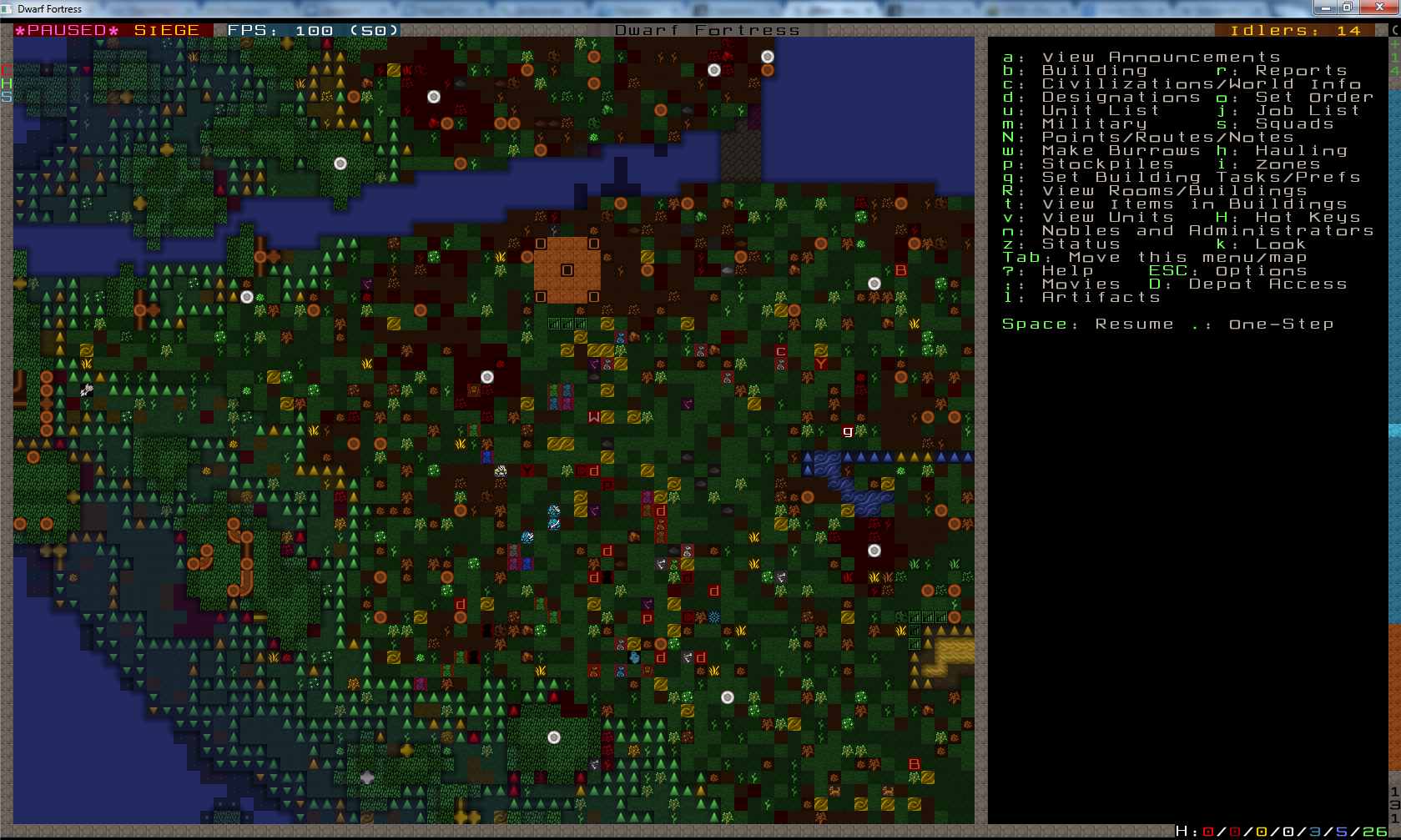This screenshot has height=840, width=1401.
Task: Choose the Designations menu entry
Action: point(1121,98)
